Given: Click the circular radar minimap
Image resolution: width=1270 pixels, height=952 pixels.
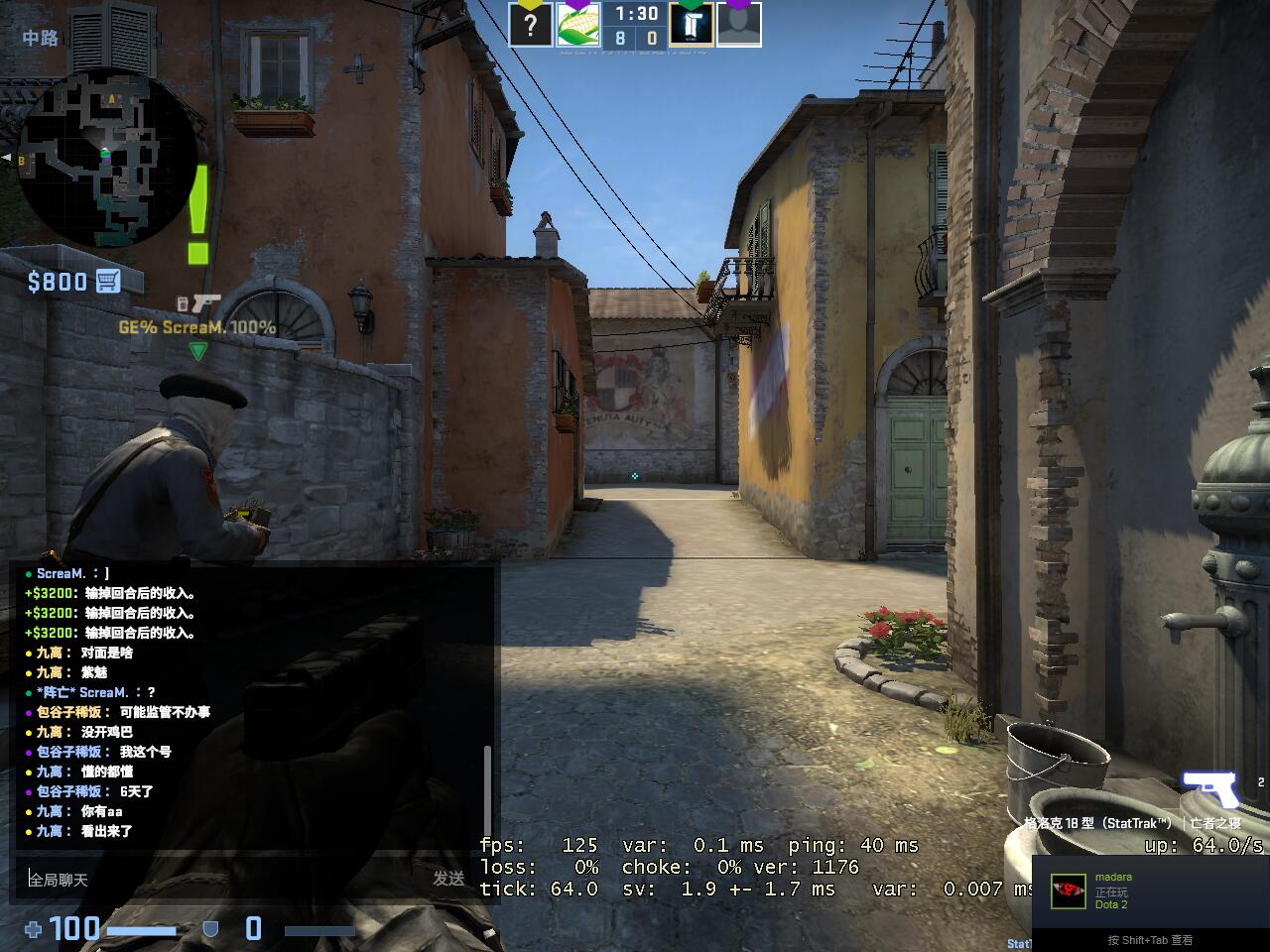Looking at the screenshot, I should (x=107, y=164).
